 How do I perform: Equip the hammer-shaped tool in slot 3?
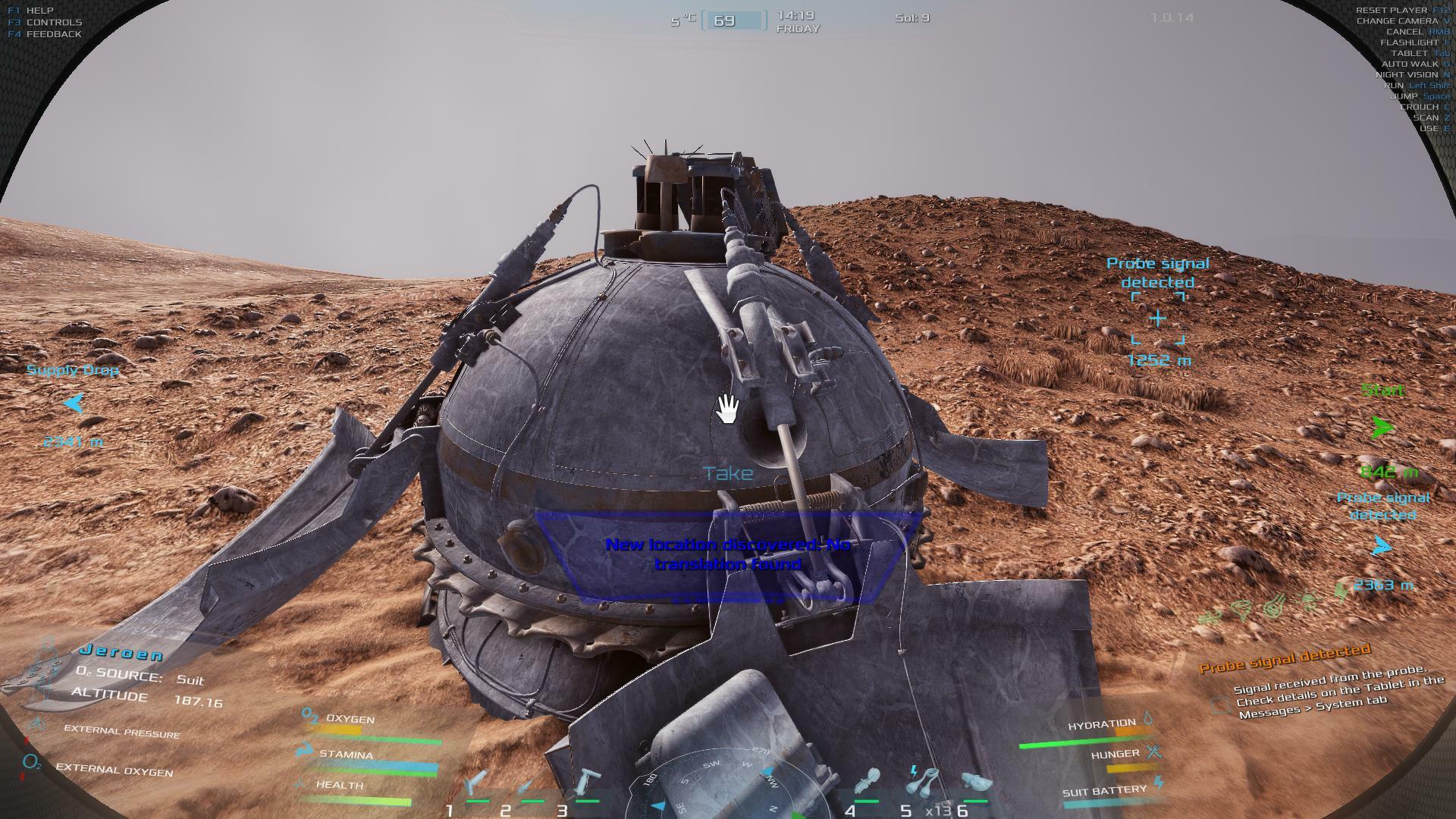588,783
